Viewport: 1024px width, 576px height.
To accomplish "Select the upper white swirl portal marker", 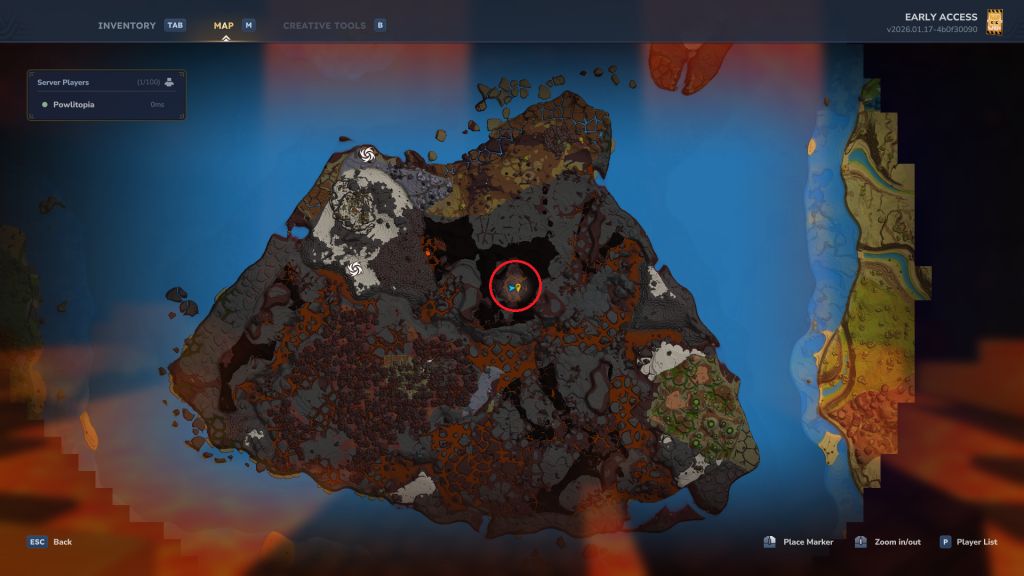I will pyautogui.click(x=367, y=154).
